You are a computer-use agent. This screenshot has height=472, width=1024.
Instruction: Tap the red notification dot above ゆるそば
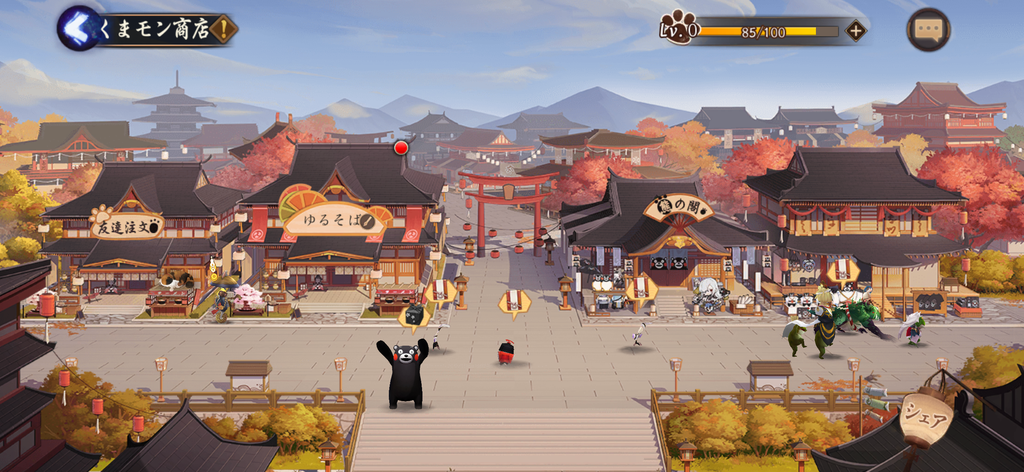coord(401,148)
